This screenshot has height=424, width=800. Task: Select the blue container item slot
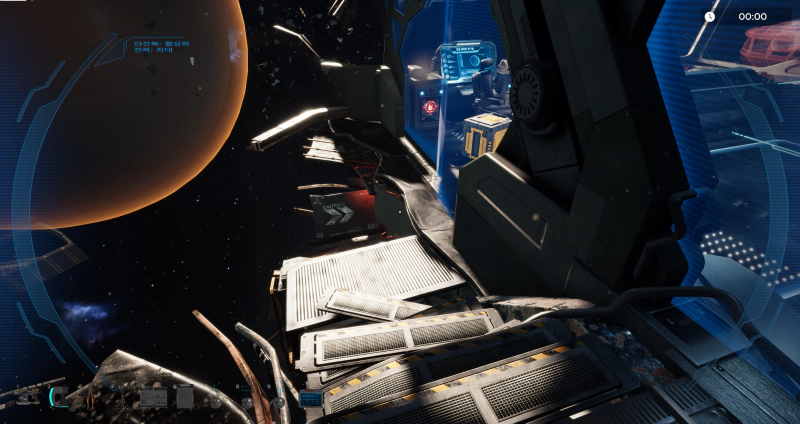310,399
